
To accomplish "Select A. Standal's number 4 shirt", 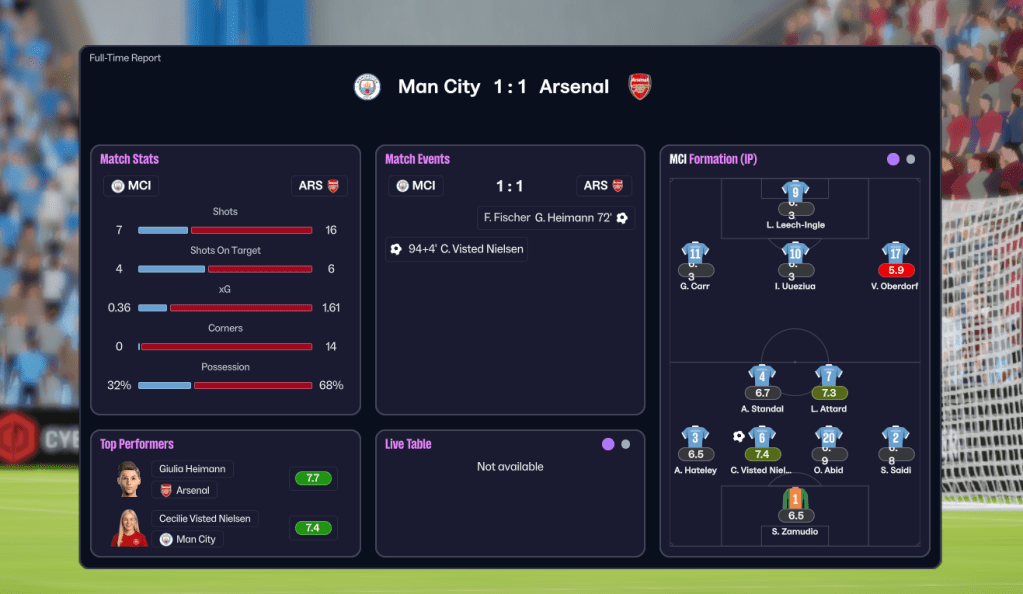I will pos(762,376).
